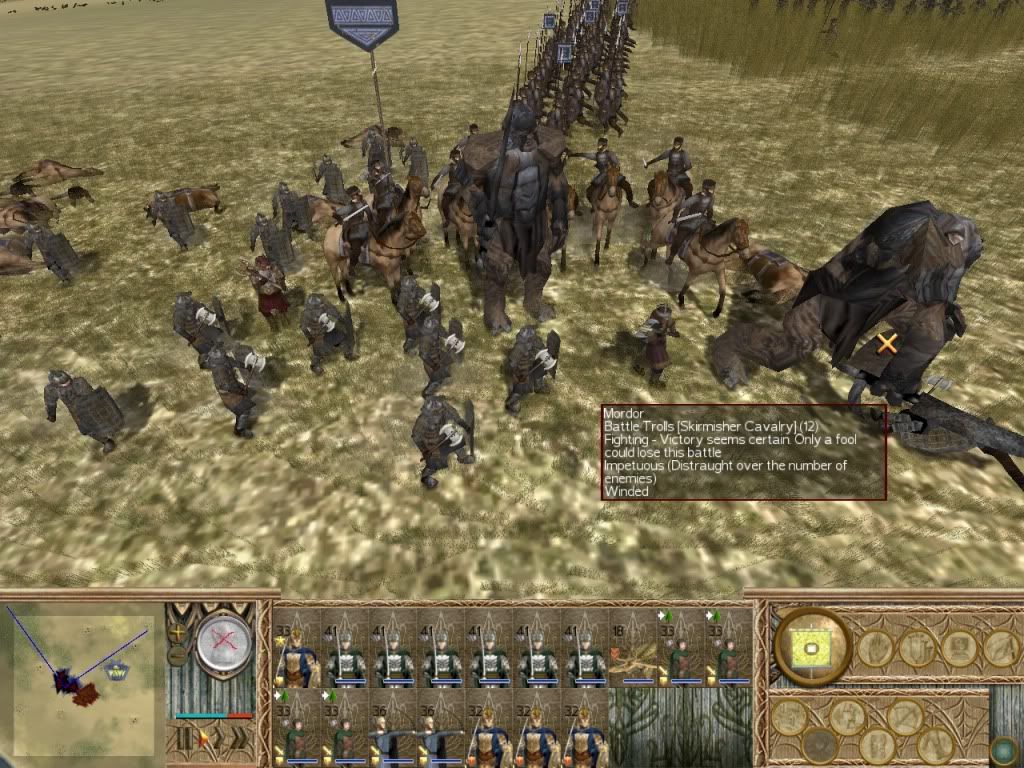Zoom out the minimap with the minus button
The height and width of the screenshot is (768, 1024).
point(178,657)
